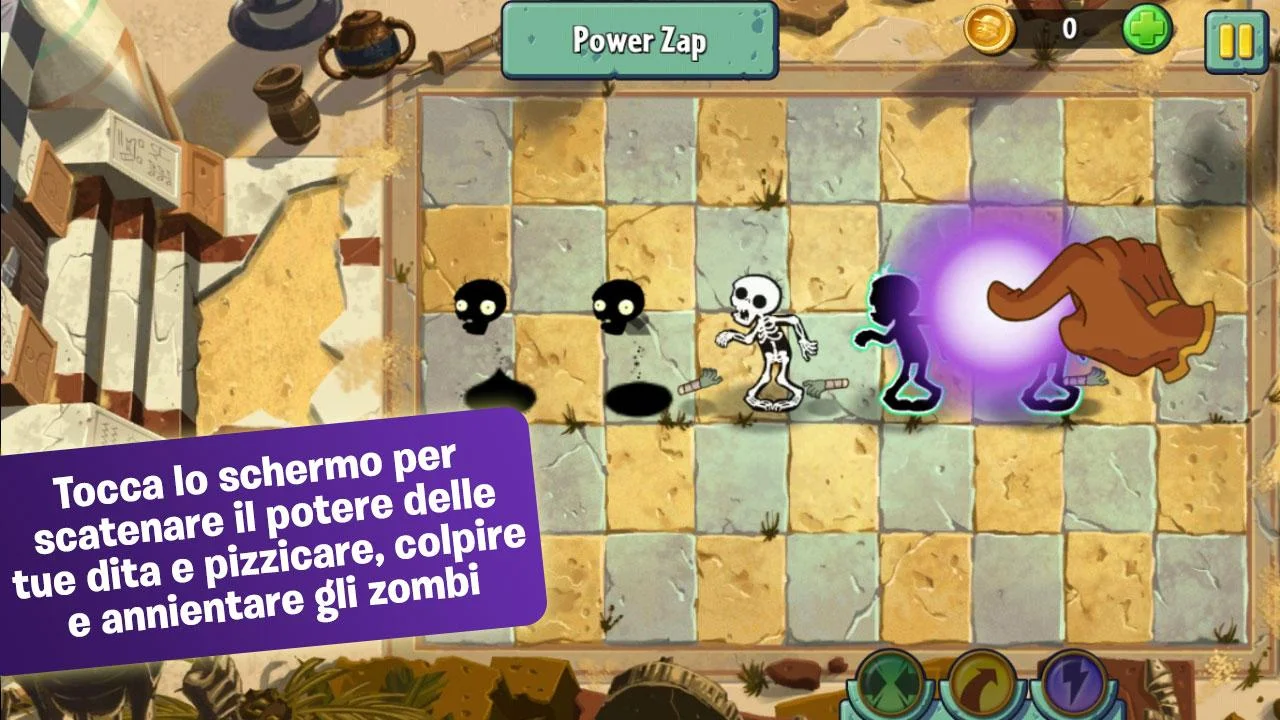Click the second shadowed zombie head

620,305
